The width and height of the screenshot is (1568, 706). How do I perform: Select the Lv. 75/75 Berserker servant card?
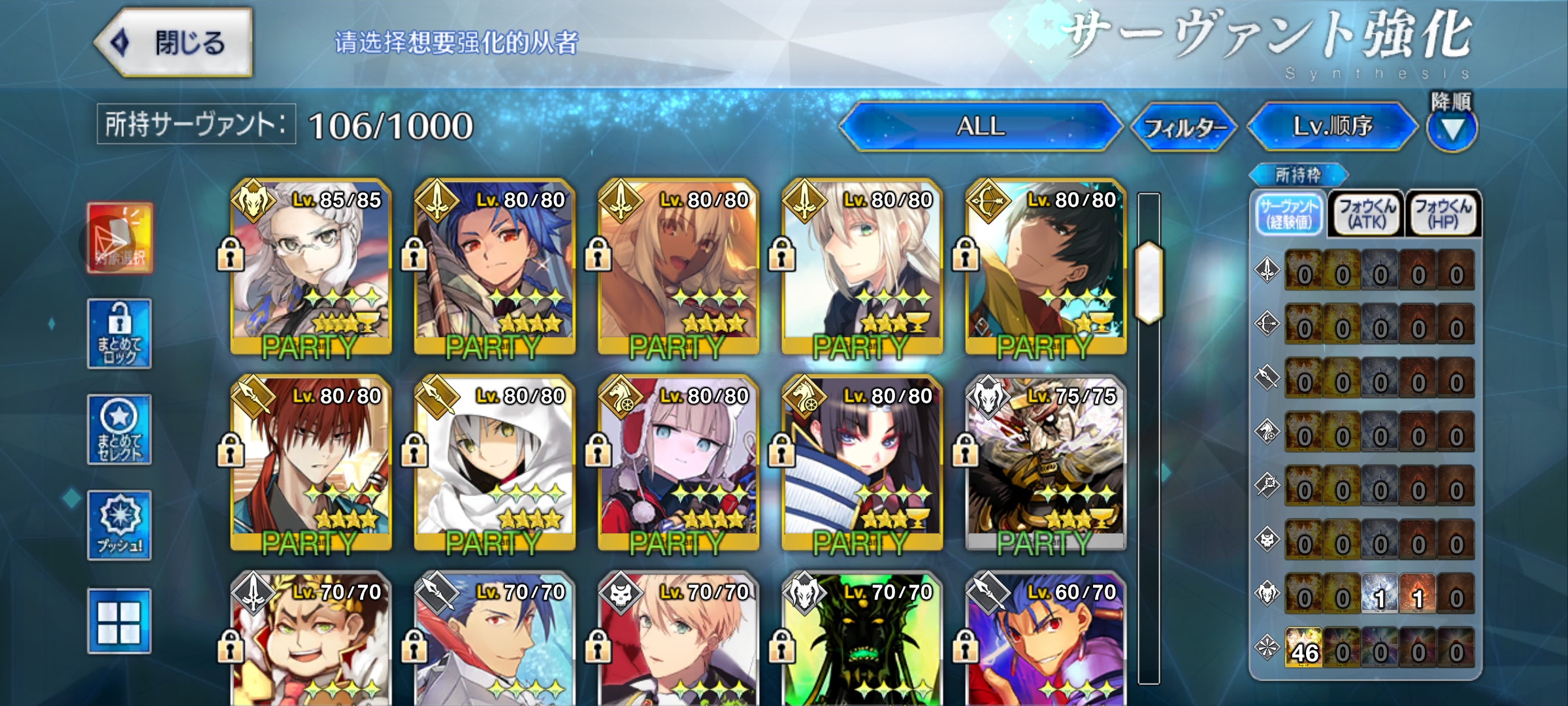coord(1045,464)
